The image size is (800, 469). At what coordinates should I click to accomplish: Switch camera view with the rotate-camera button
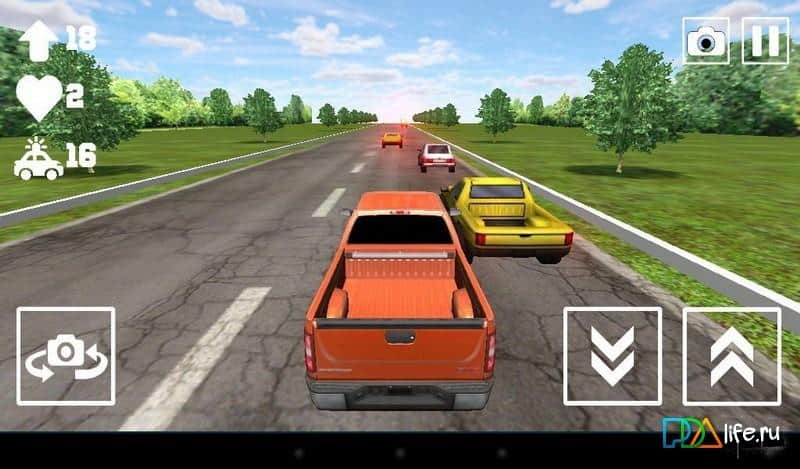tap(66, 355)
